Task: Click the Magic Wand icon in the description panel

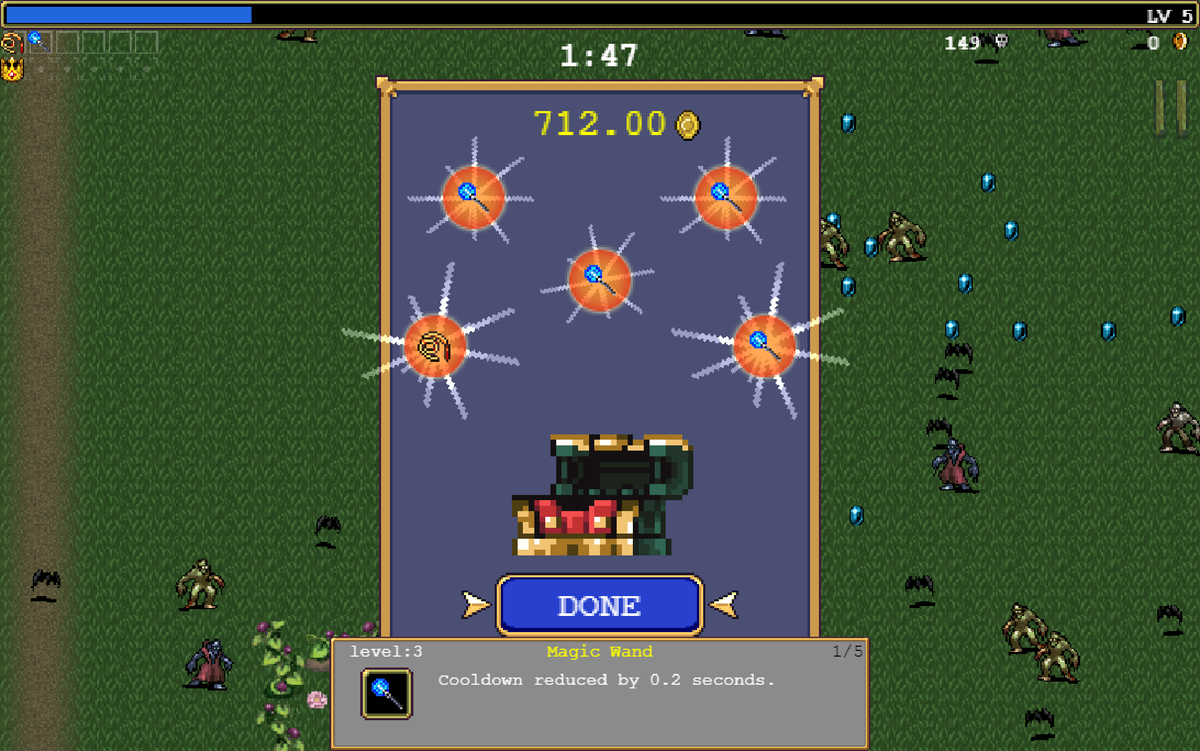Action: (x=386, y=693)
